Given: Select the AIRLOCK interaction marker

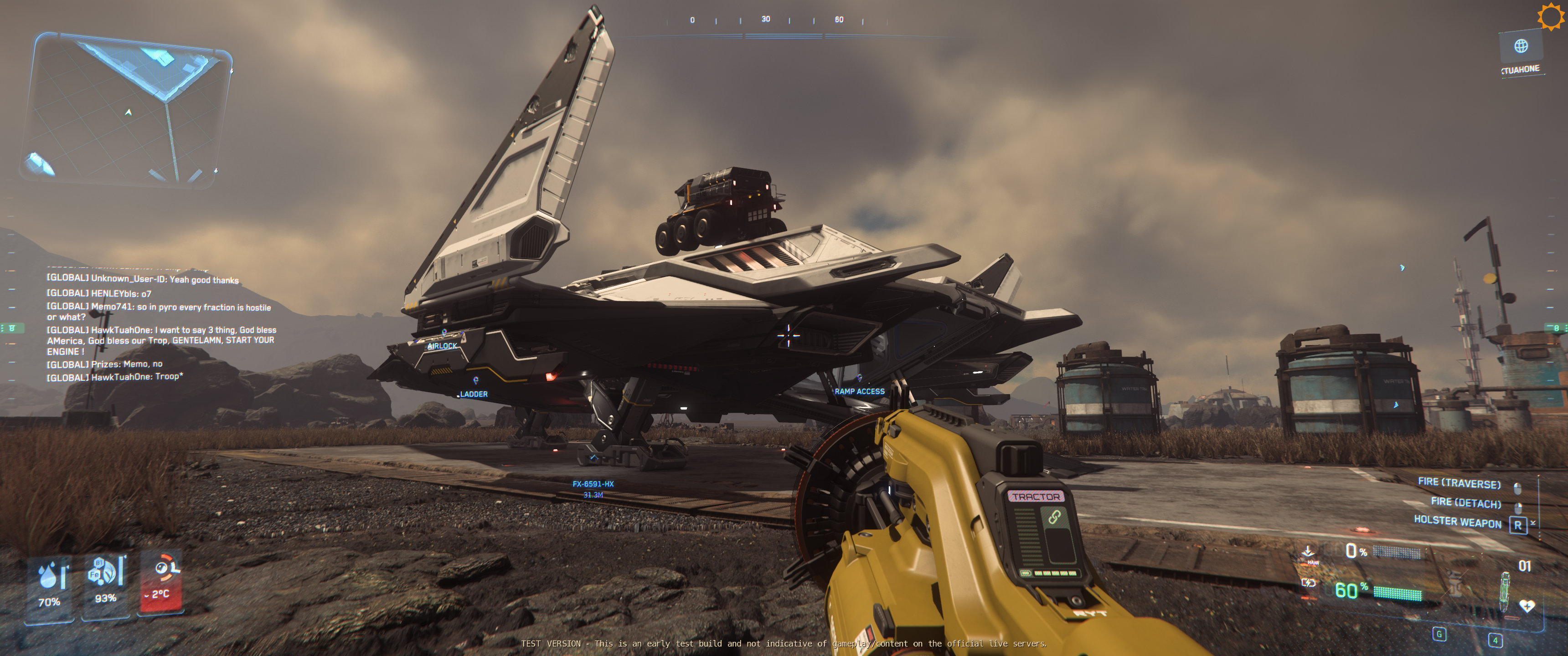Looking at the screenshot, I should [443, 345].
